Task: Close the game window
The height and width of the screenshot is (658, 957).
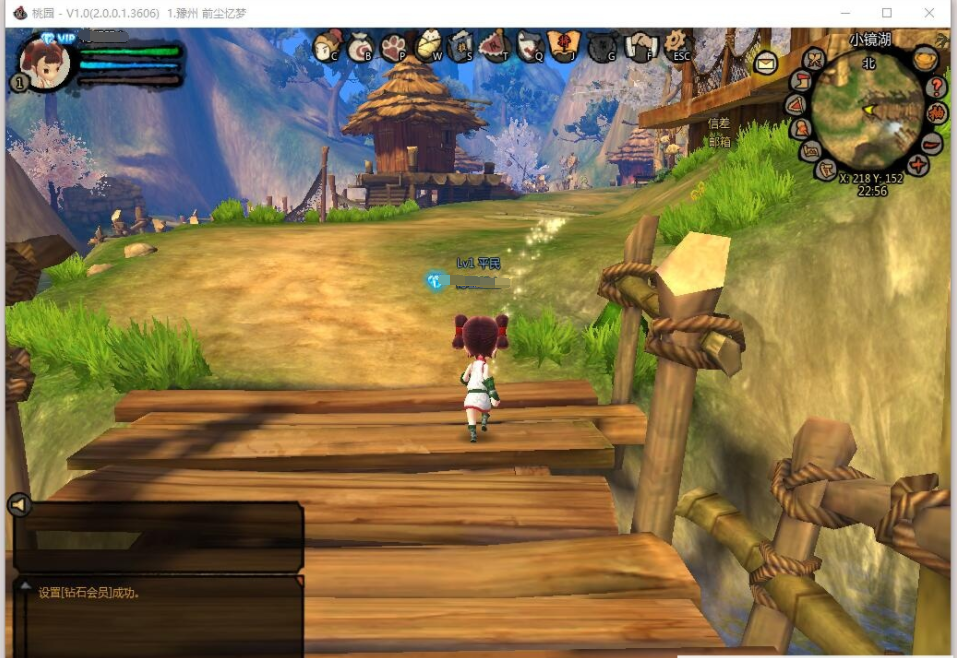Action: [931, 13]
